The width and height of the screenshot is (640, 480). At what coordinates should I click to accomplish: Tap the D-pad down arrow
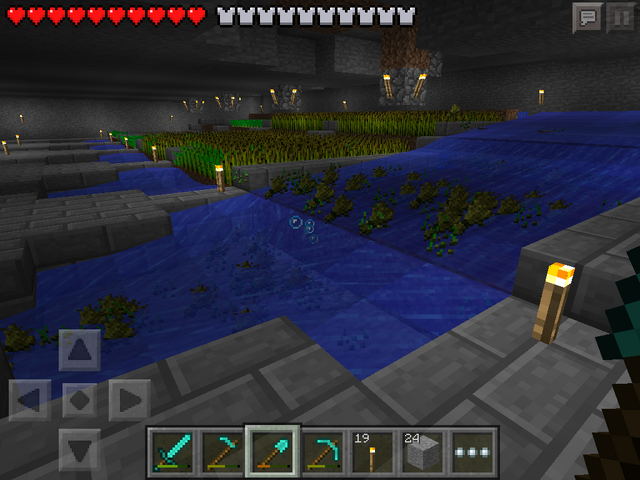pos(80,449)
